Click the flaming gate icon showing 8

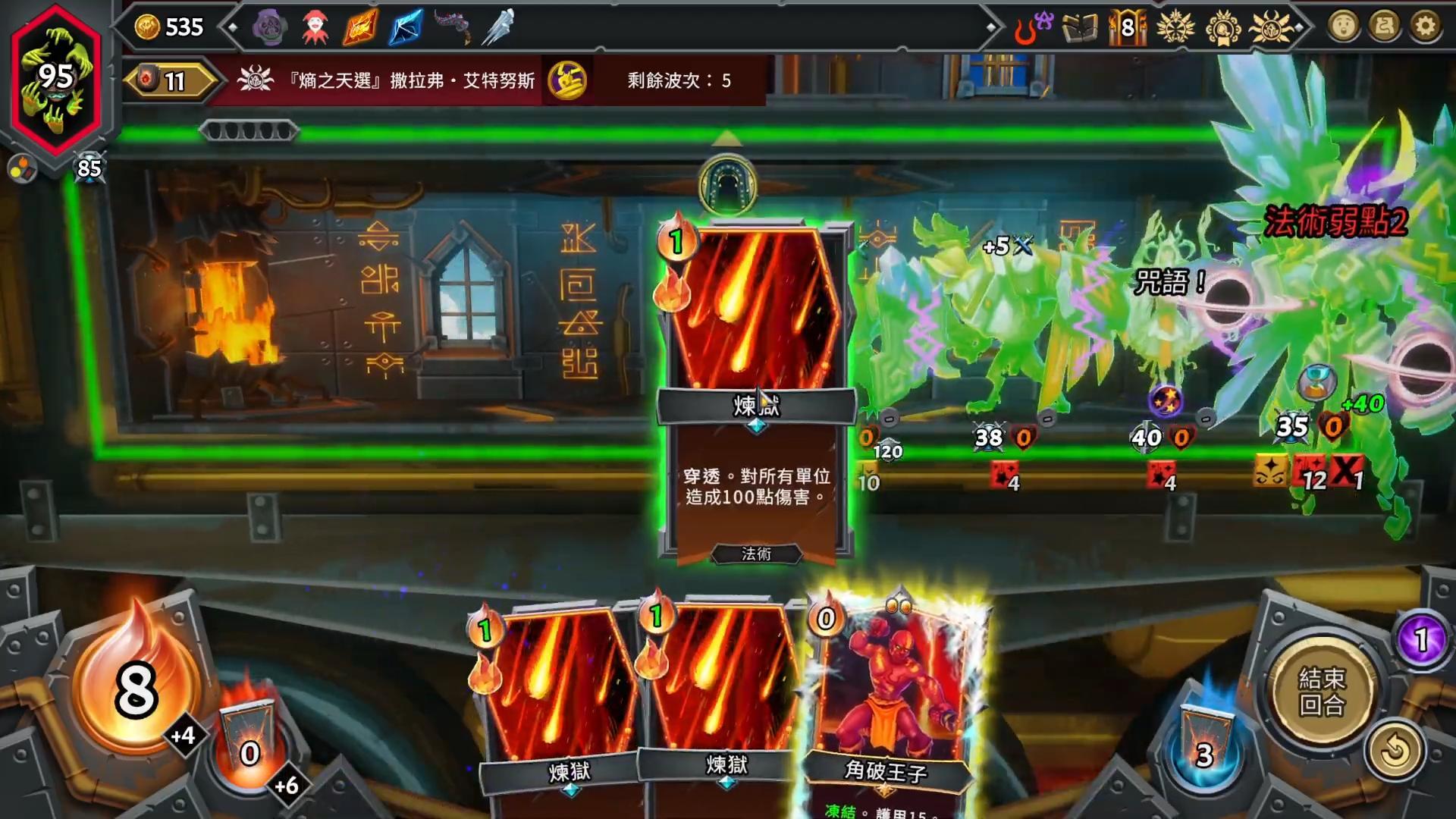click(x=1128, y=28)
